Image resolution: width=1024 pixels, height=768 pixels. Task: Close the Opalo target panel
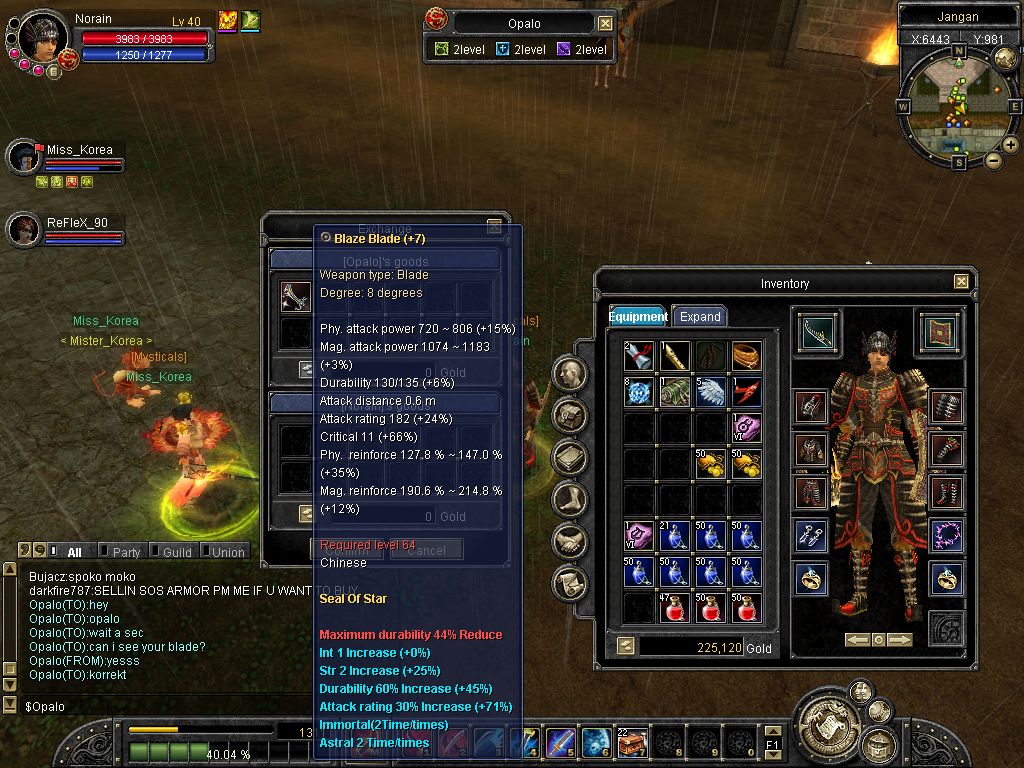(605, 23)
